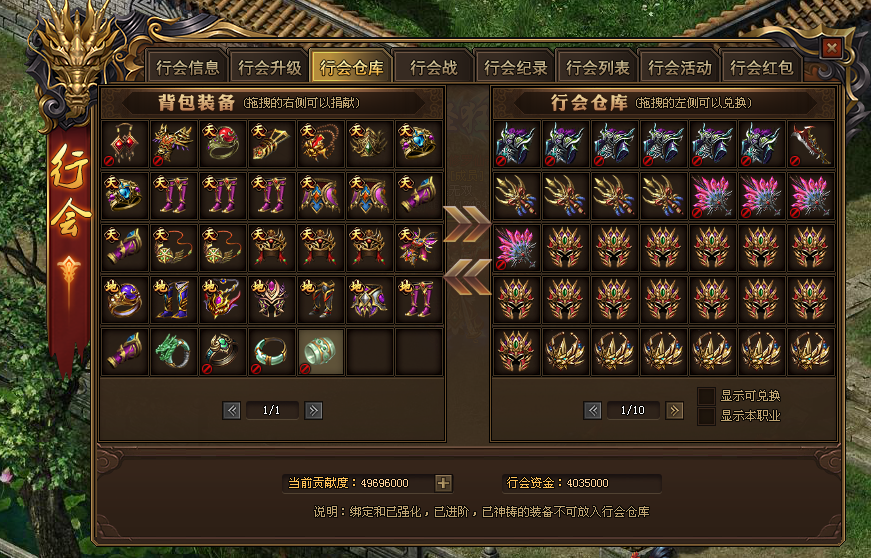Open the 行会列表 tab

click(598, 68)
